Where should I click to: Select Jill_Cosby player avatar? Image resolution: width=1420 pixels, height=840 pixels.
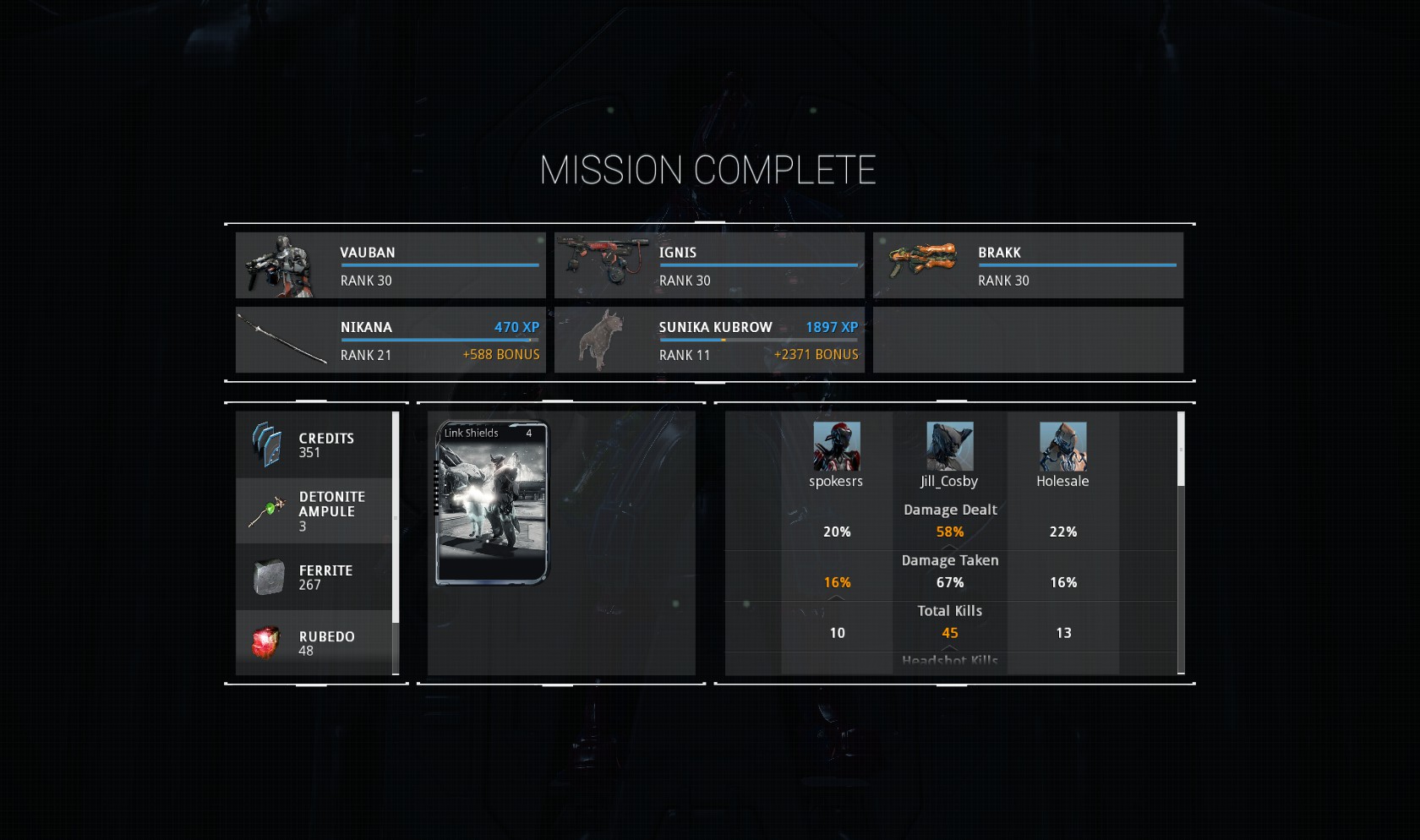tap(950, 446)
